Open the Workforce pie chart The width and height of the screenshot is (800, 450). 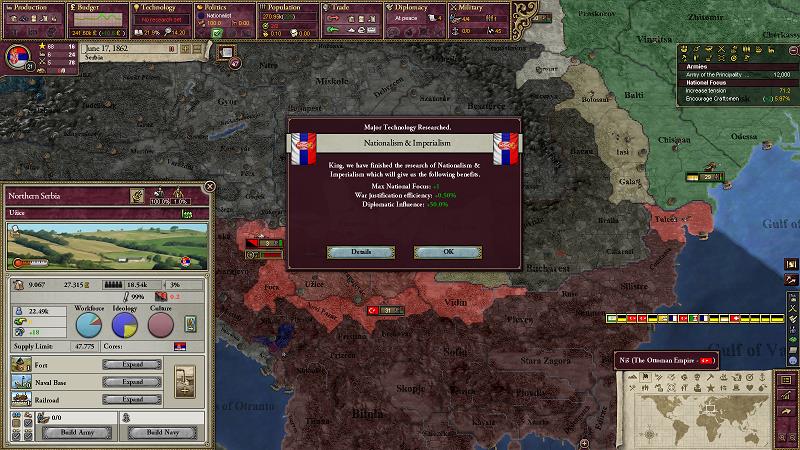click(x=89, y=325)
